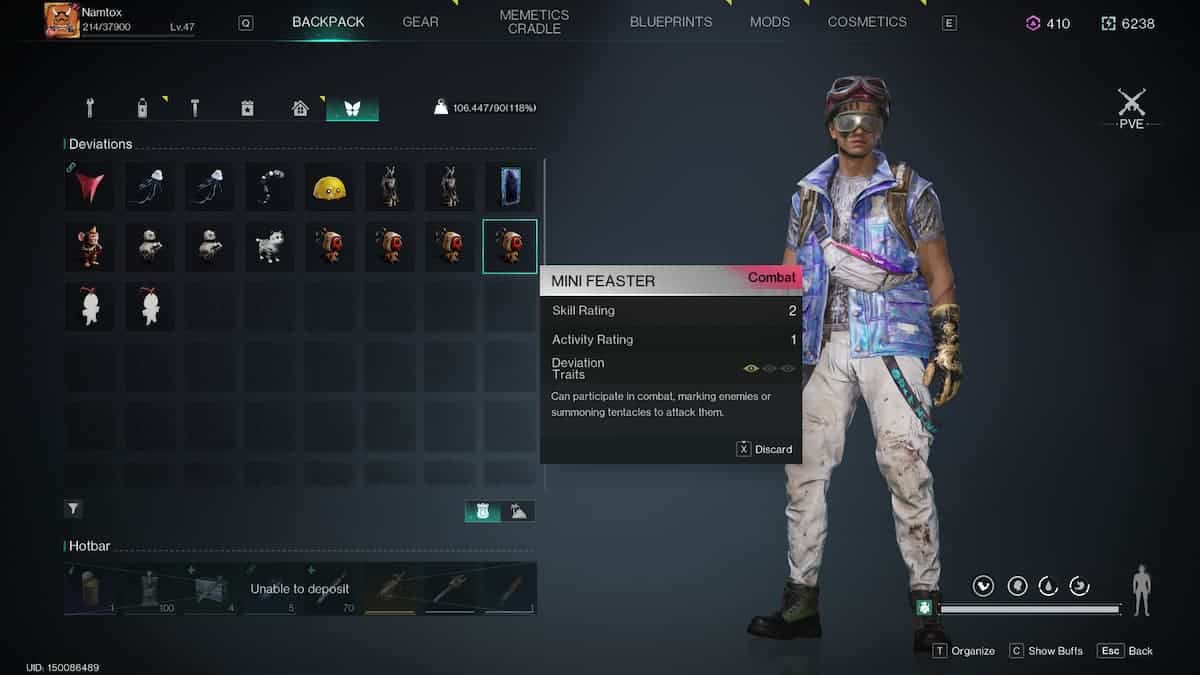Show the Cosmetics tab
Screen dimensions: 1200x675
867,22
